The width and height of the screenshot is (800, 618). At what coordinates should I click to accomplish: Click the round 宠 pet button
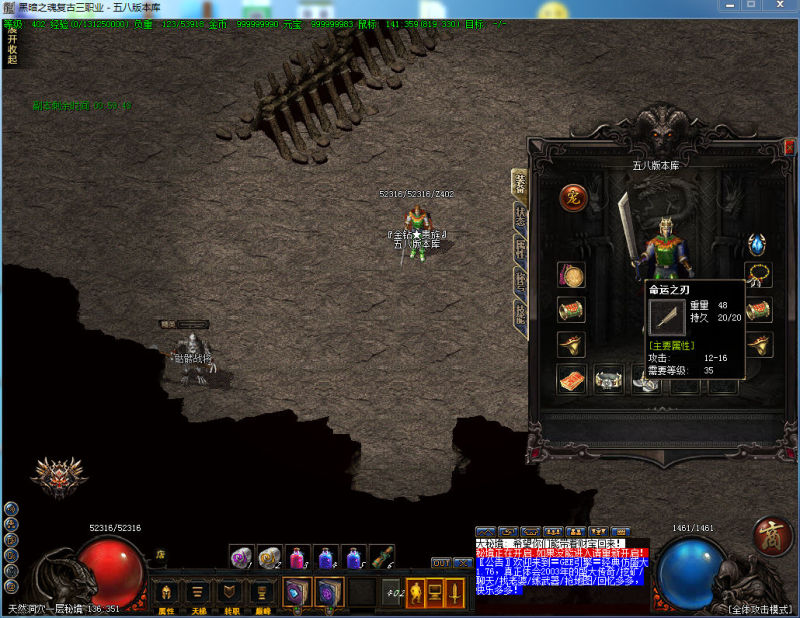point(572,197)
